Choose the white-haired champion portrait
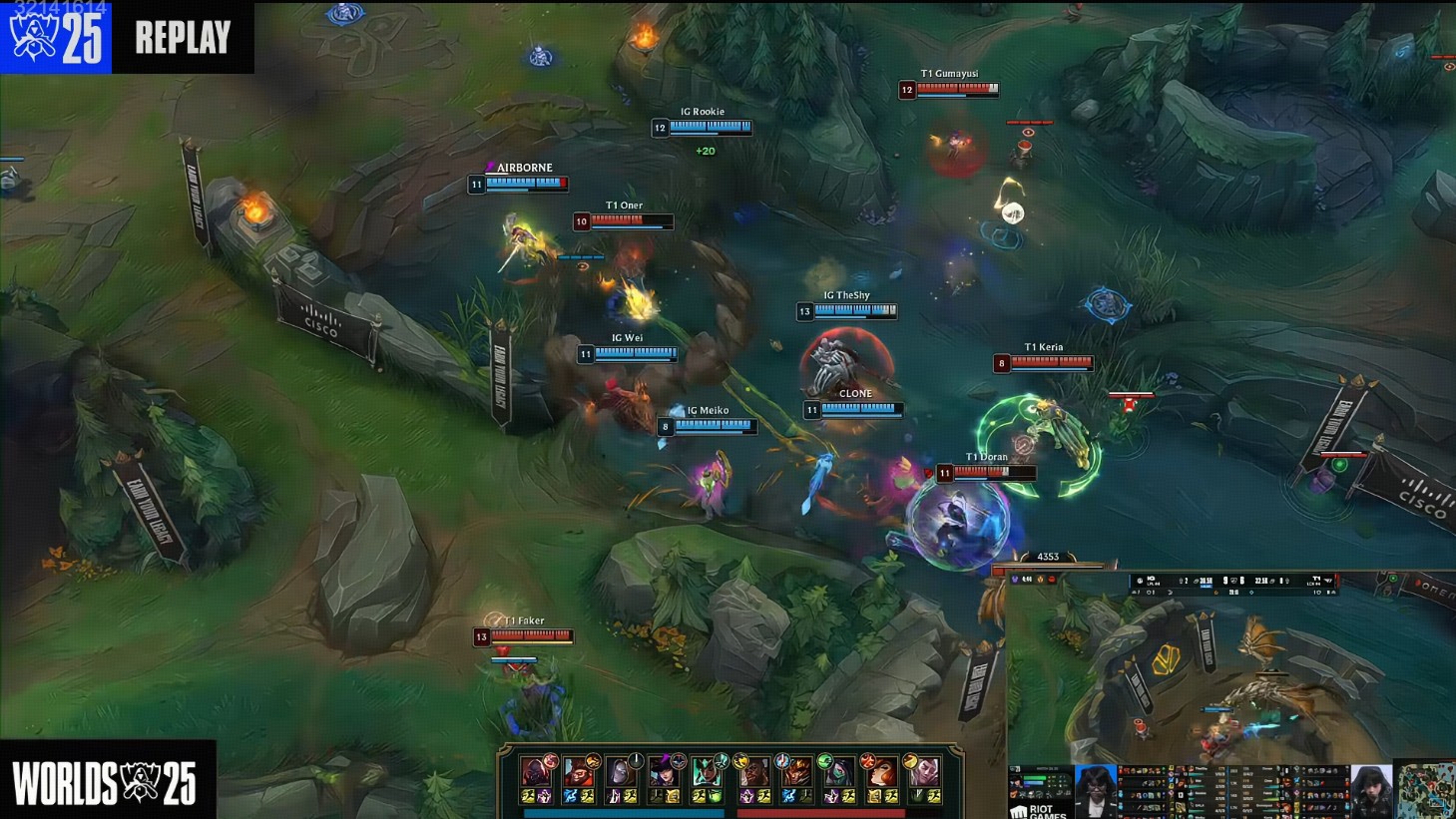 click(x=923, y=773)
